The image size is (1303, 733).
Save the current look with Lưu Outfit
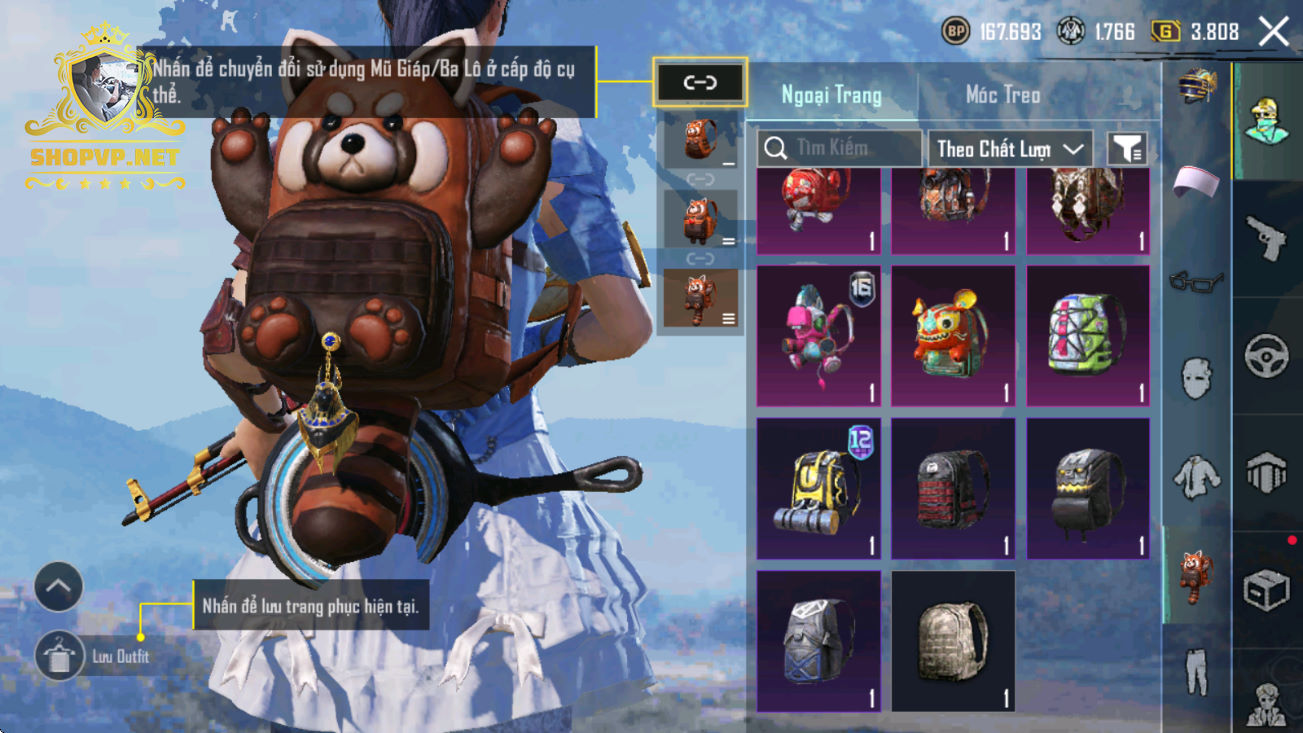(x=59, y=656)
